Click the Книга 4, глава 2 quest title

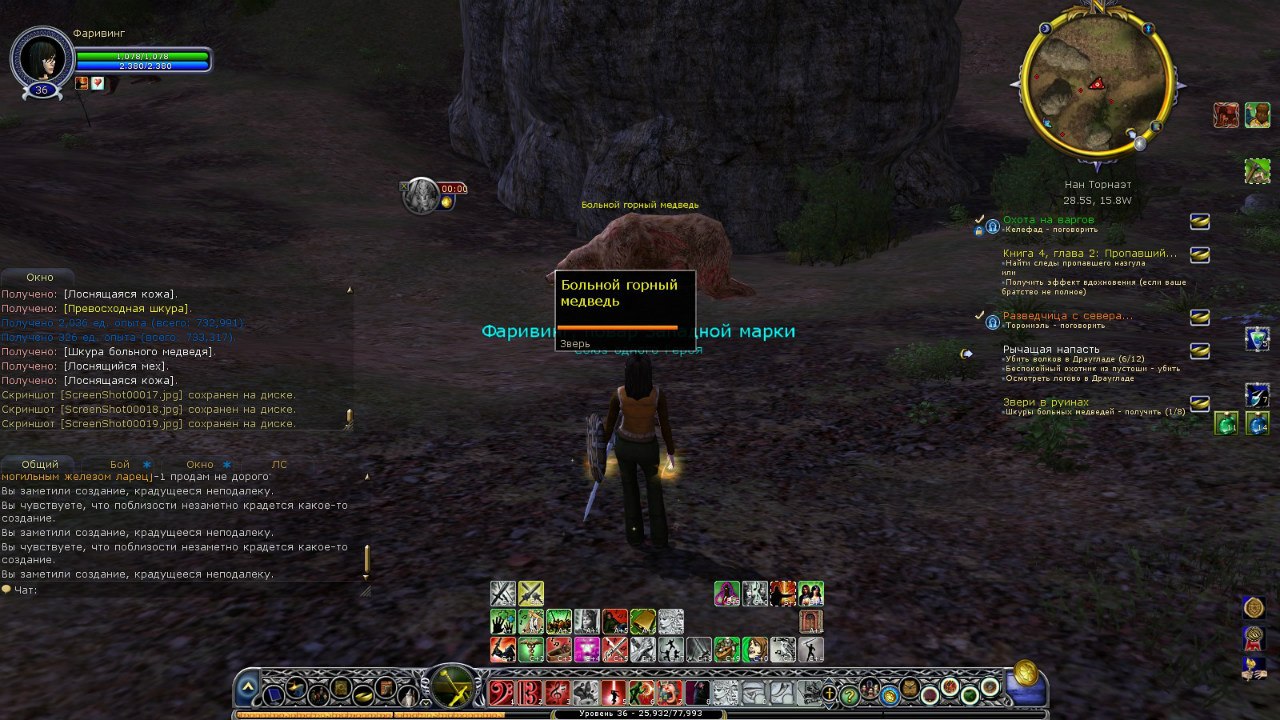pos(1089,254)
